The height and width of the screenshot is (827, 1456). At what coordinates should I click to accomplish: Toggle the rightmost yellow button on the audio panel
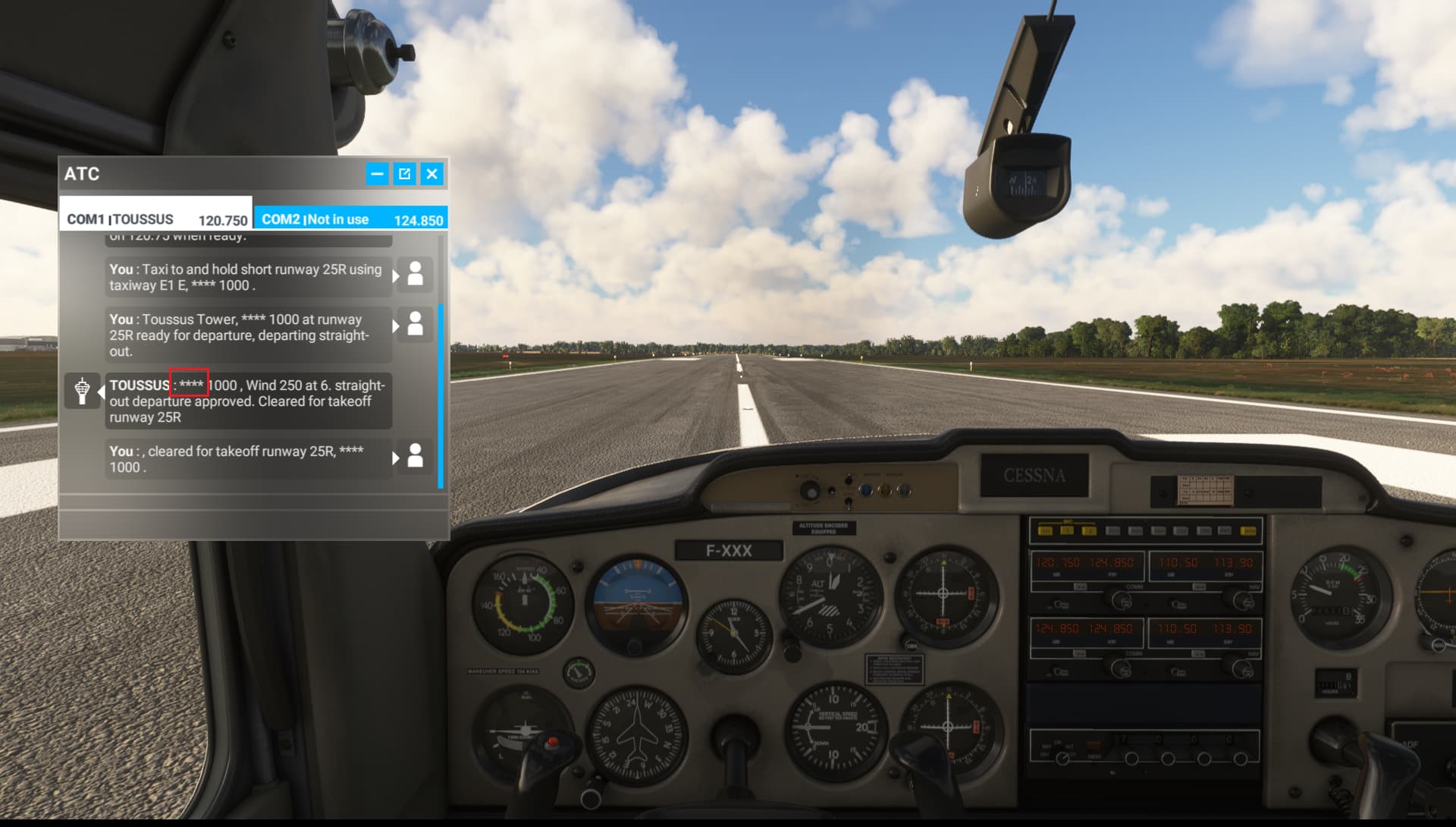[x=1248, y=531]
